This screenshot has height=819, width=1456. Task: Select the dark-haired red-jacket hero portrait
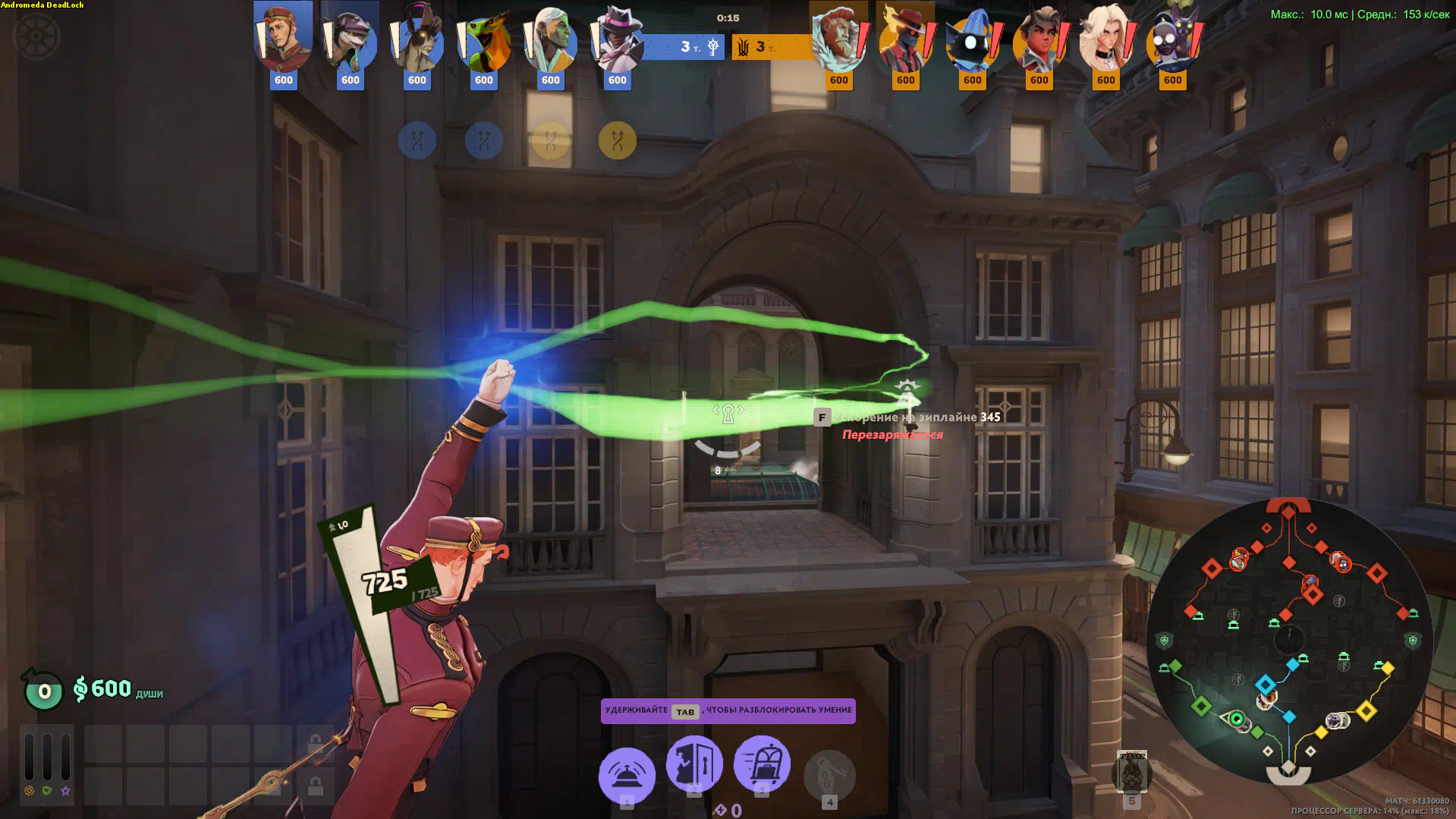1039,39
